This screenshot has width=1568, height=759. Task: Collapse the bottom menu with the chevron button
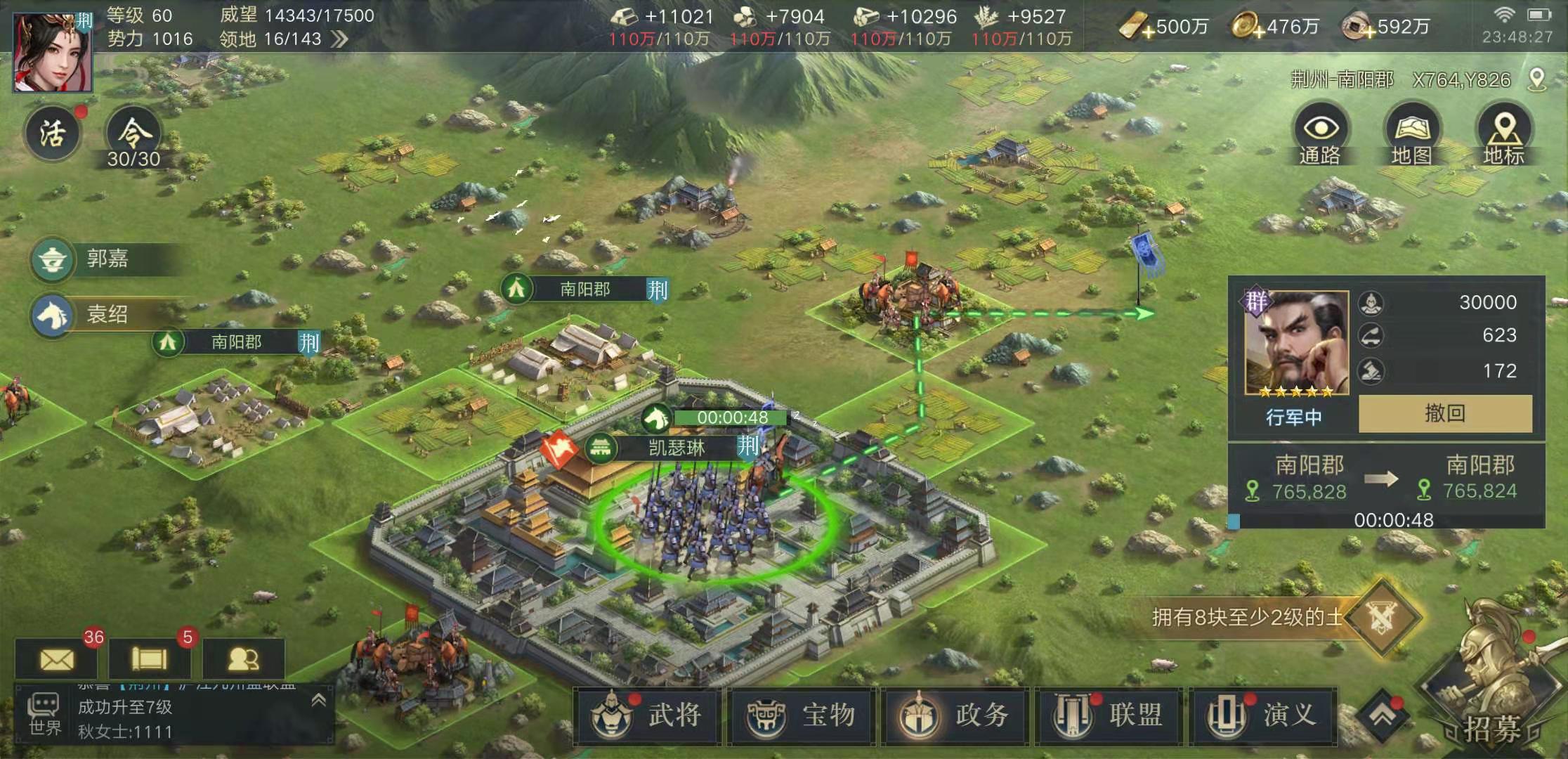click(1381, 715)
